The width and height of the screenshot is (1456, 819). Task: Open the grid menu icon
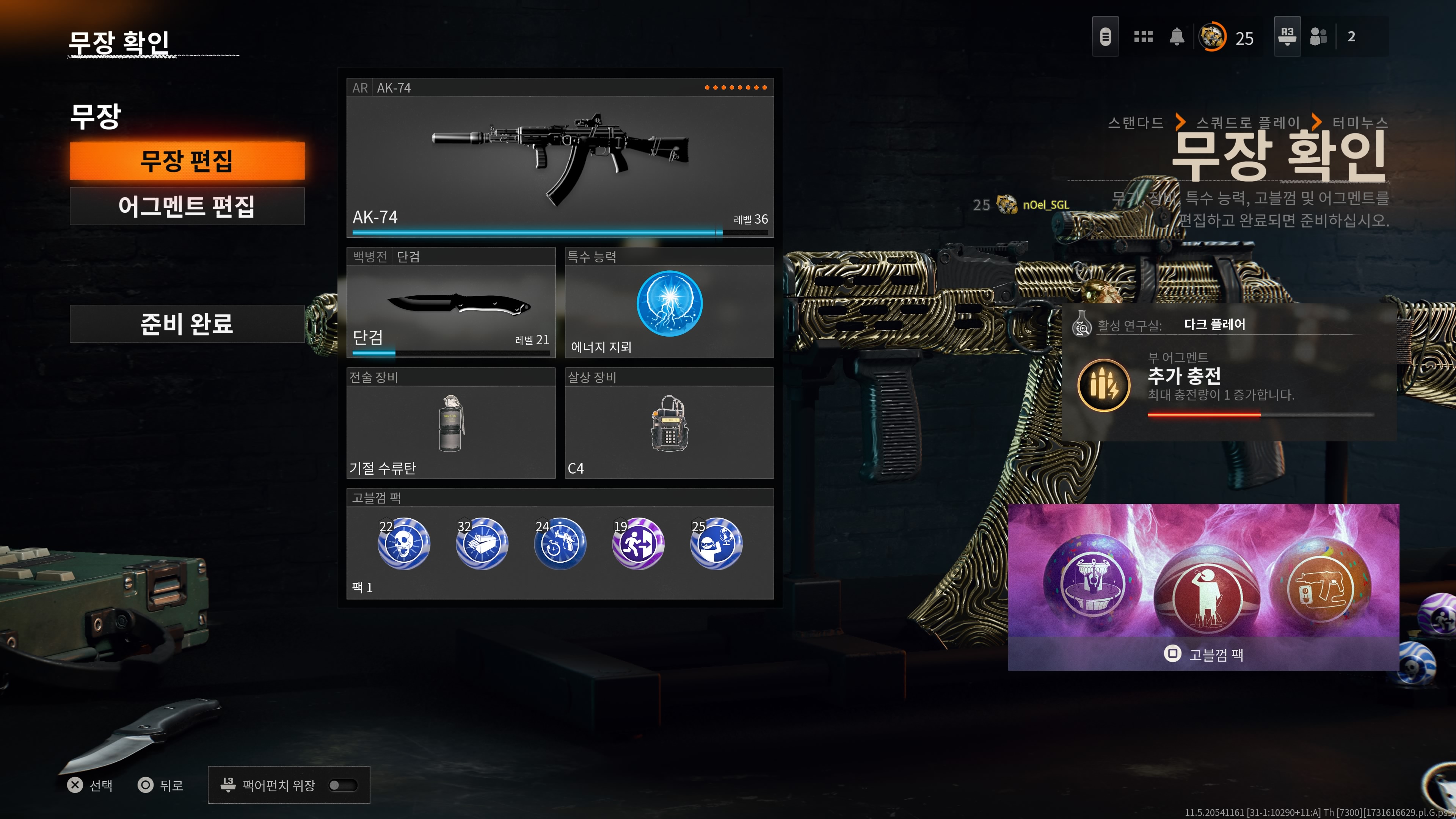click(x=1143, y=37)
